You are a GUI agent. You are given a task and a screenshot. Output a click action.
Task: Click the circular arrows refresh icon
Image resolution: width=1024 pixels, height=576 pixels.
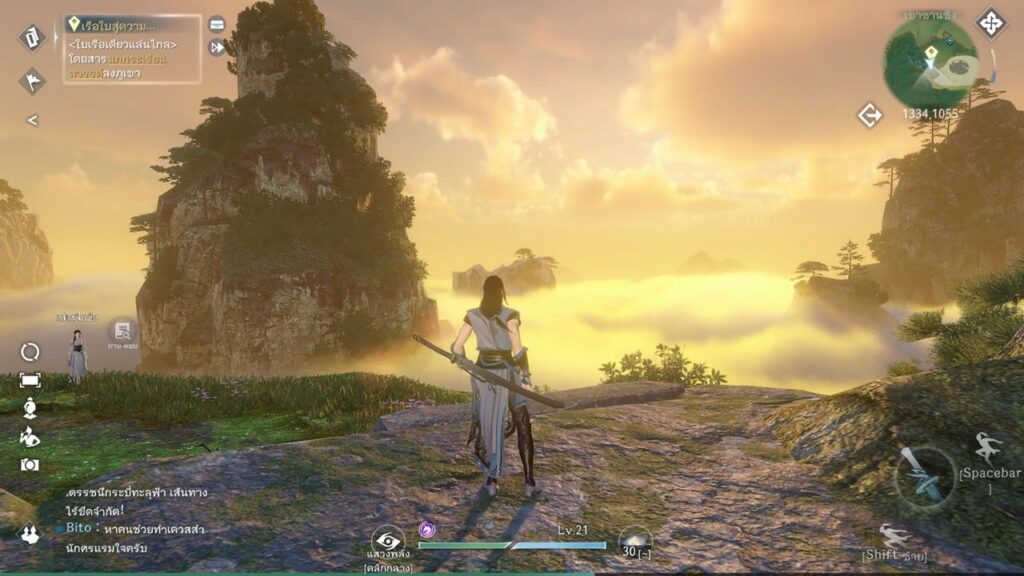(30, 352)
